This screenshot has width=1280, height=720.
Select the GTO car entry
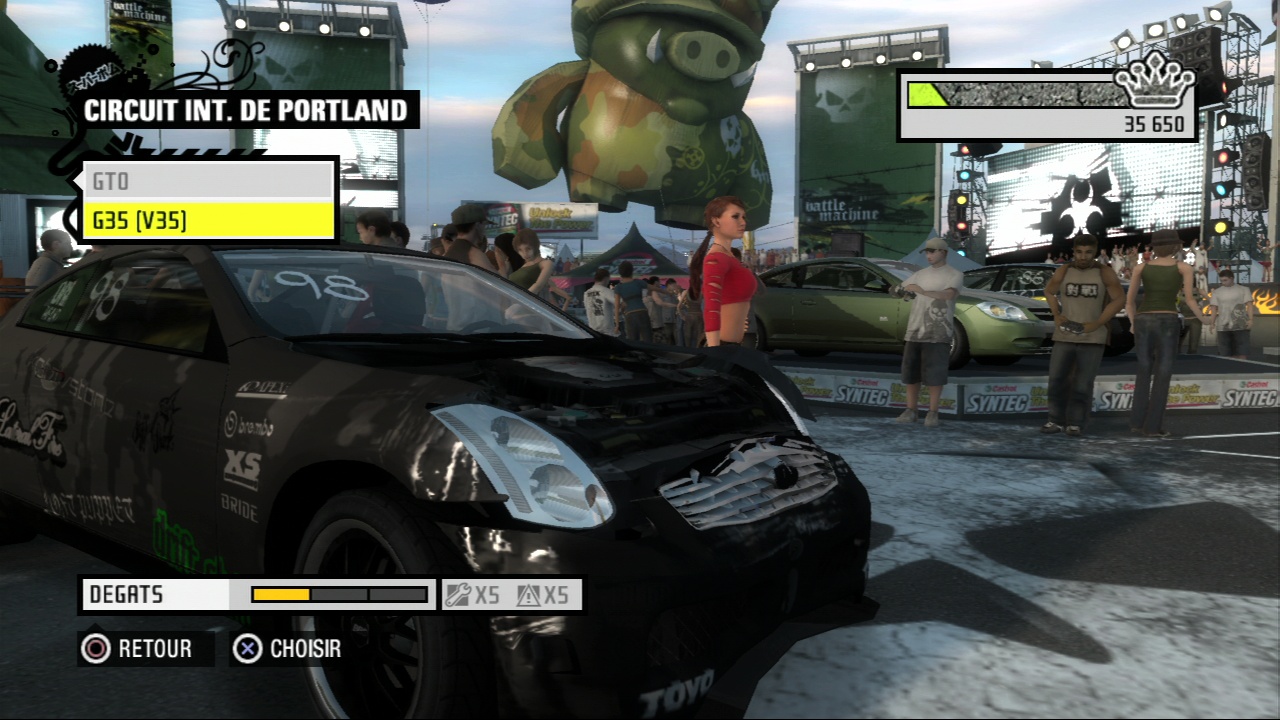point(207,181)
